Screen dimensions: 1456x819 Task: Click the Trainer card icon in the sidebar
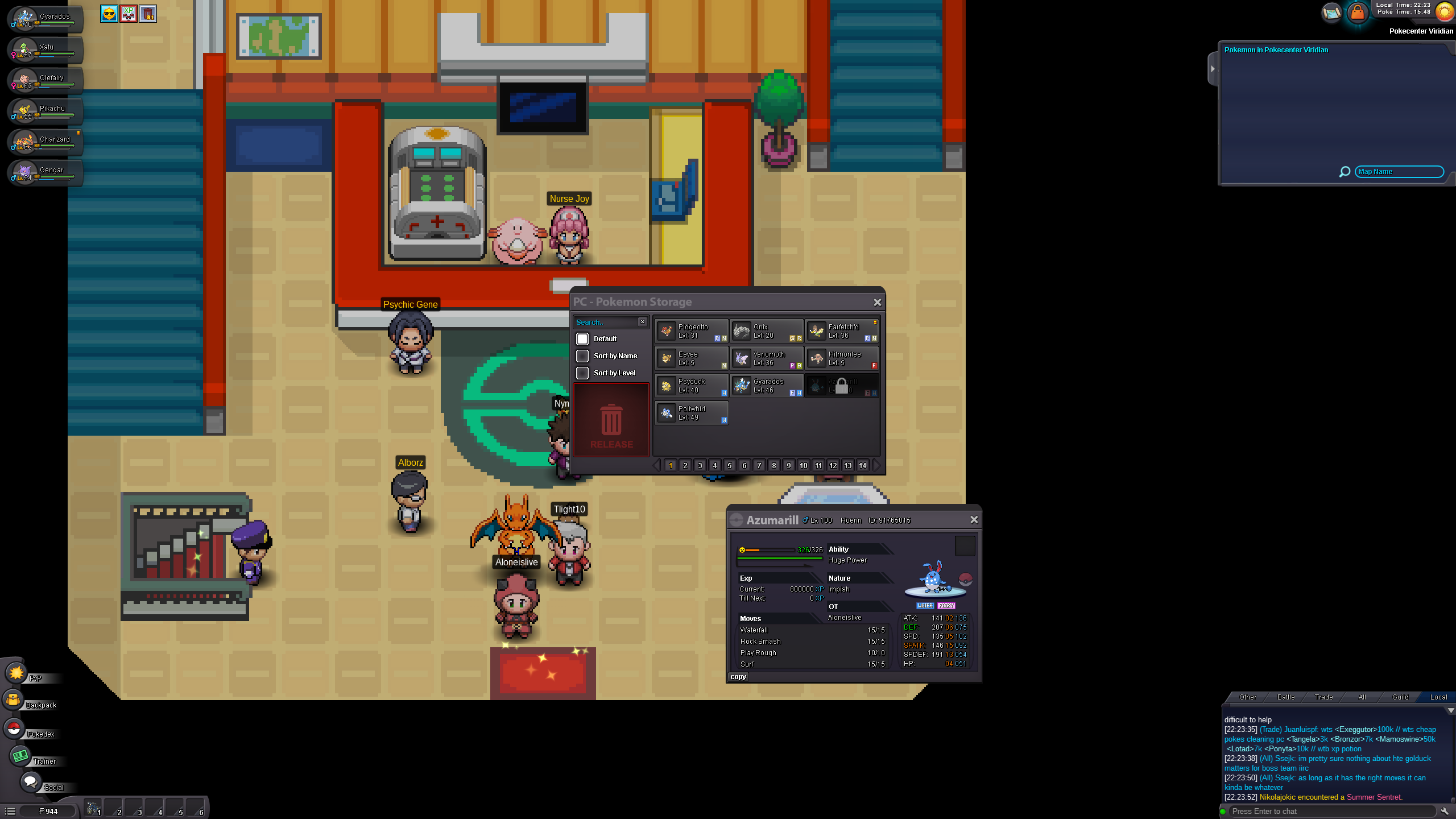21,756
